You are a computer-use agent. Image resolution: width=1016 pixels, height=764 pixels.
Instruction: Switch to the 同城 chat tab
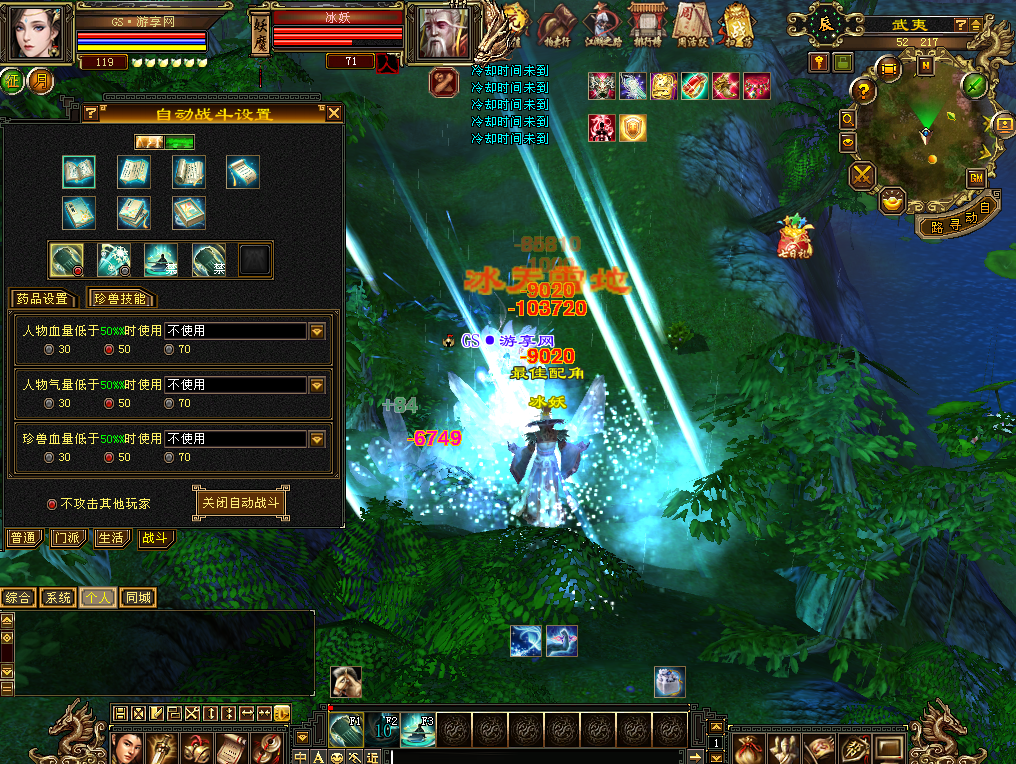[138, 598]
